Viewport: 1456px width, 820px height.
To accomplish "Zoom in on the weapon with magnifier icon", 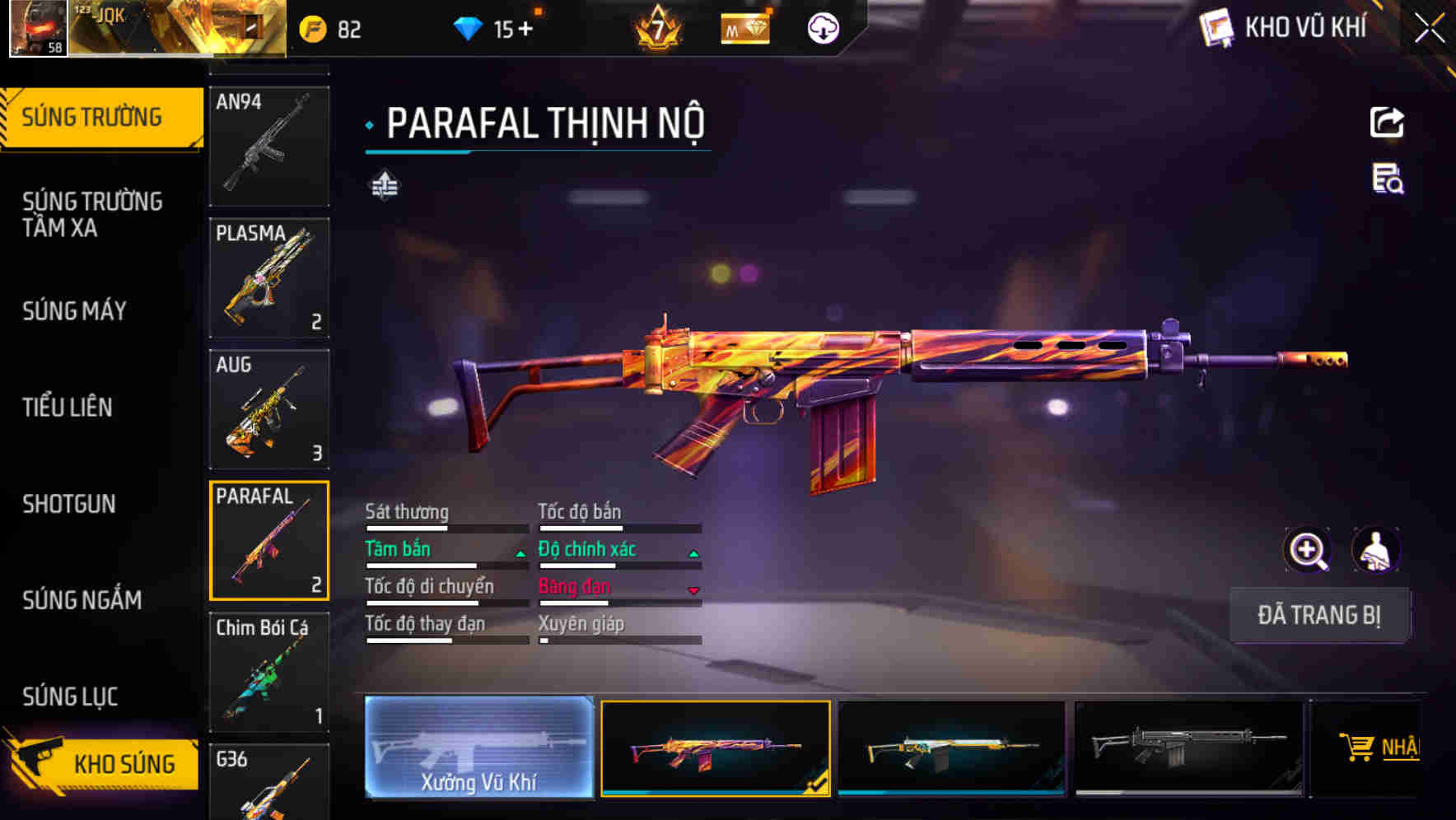I will (1308, 549).
